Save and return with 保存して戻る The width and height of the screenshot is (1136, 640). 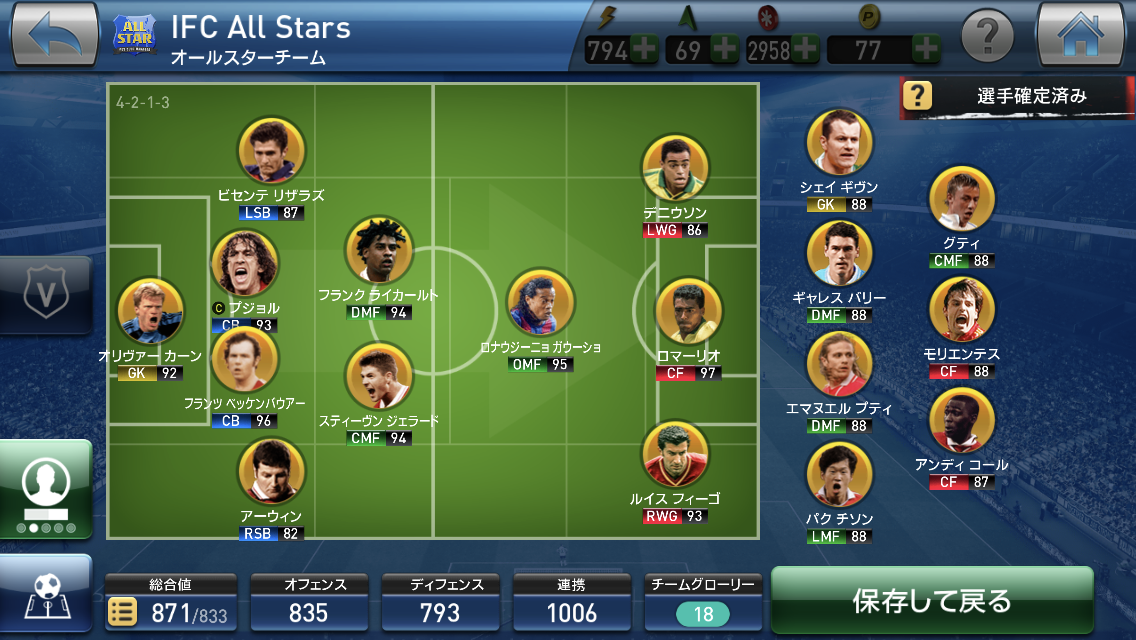tap(931, 601)
